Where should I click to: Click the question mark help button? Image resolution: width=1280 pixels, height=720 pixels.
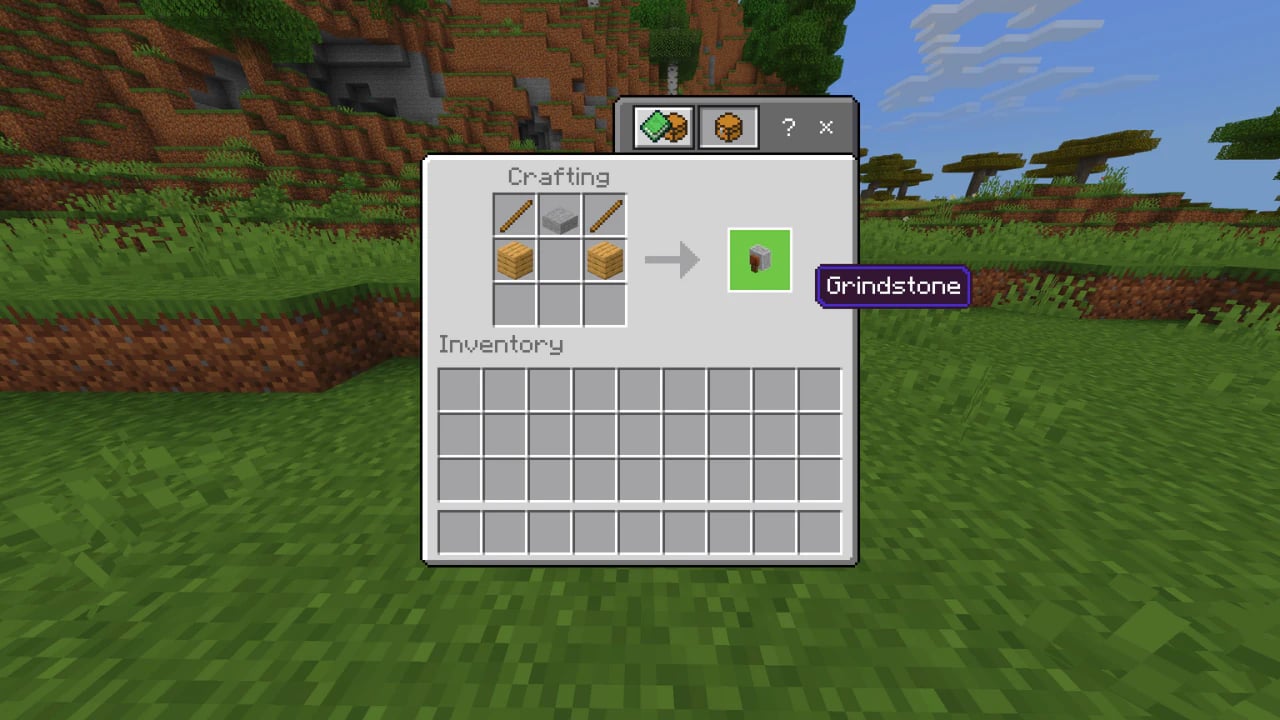click(x=788, y=128)
